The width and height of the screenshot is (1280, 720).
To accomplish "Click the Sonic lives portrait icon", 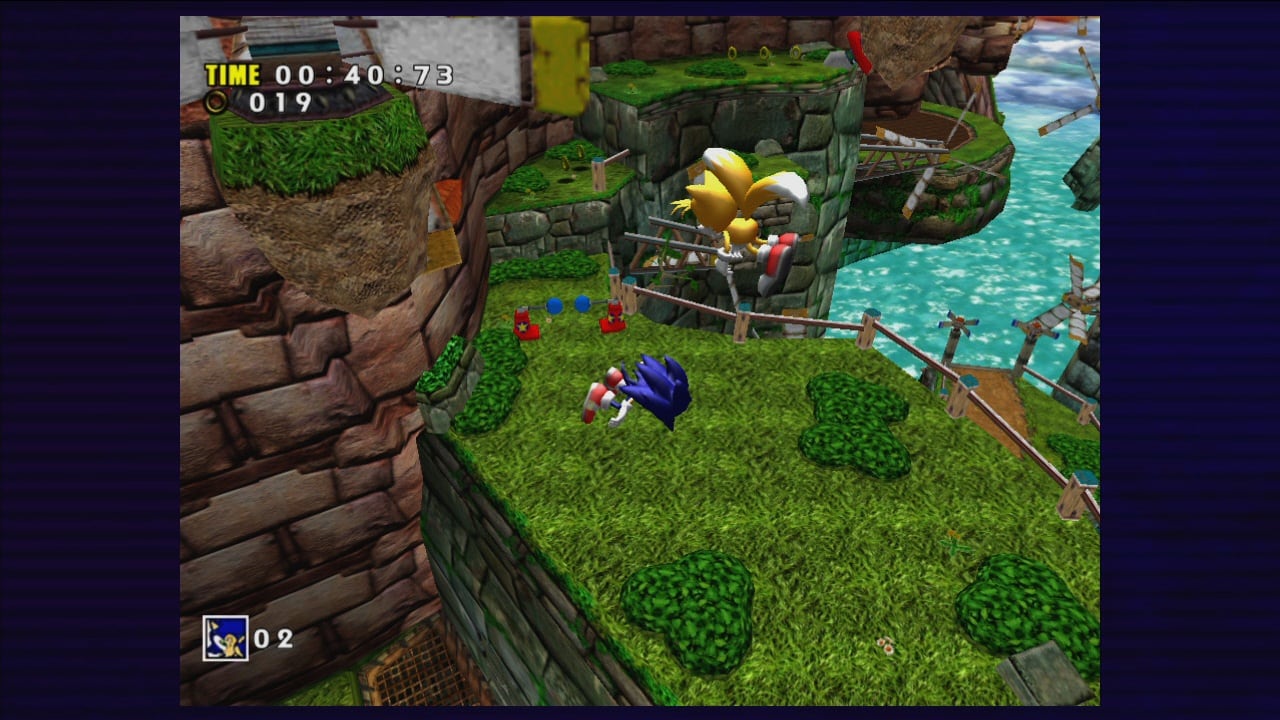I will tap(225, 638).
